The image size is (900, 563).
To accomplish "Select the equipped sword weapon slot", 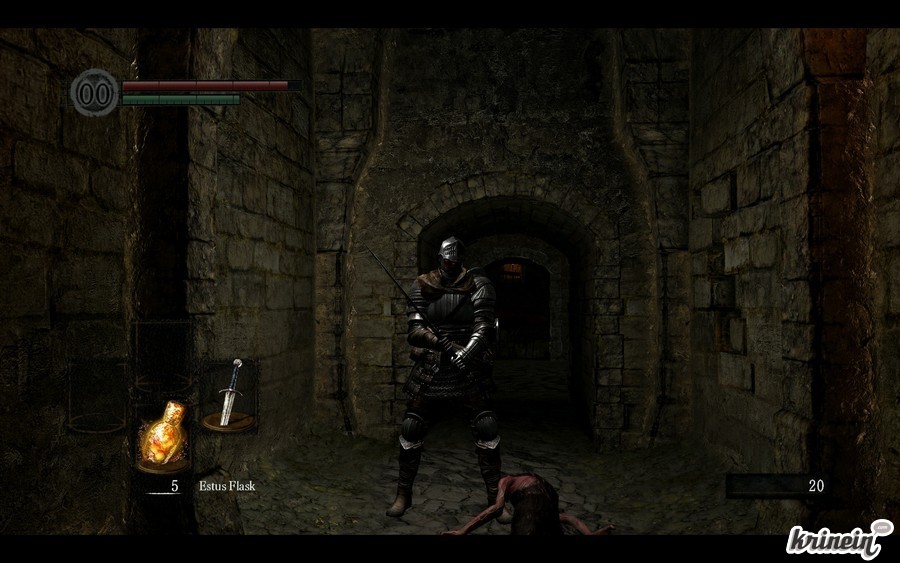I will [229, 394].
